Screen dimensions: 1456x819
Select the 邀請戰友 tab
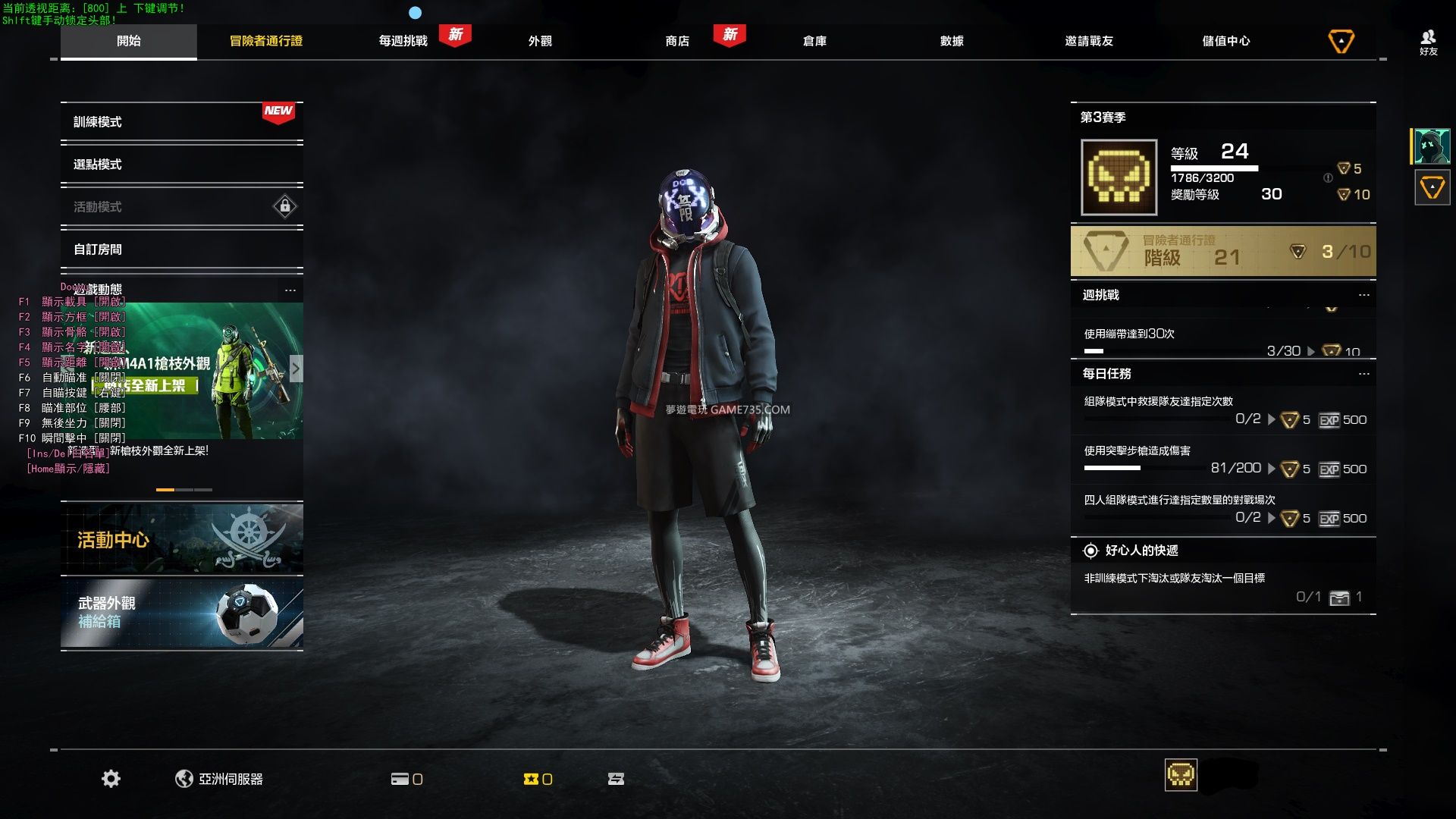pos(1089,41)
